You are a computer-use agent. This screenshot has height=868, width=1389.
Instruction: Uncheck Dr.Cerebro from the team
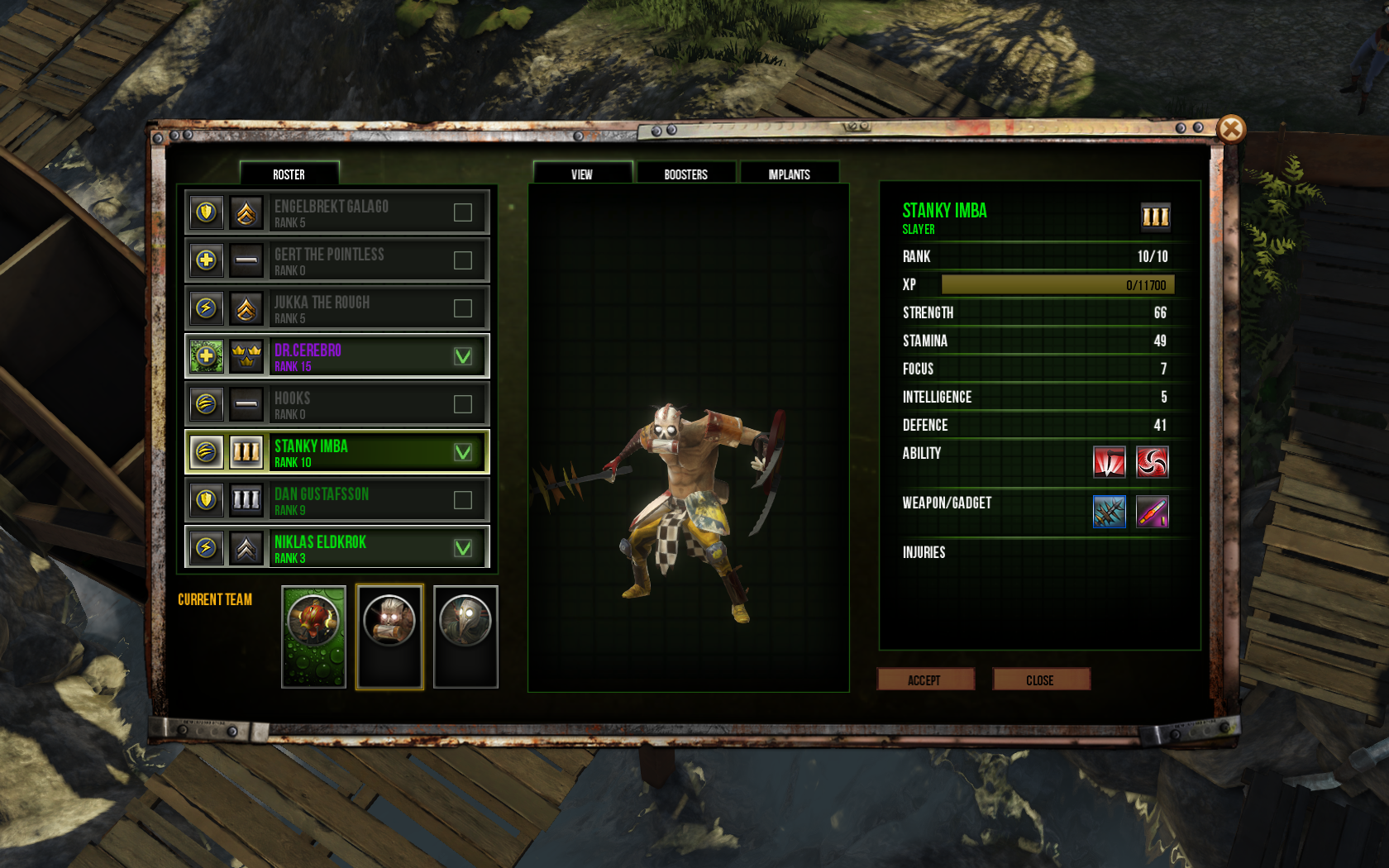[463, 356]
